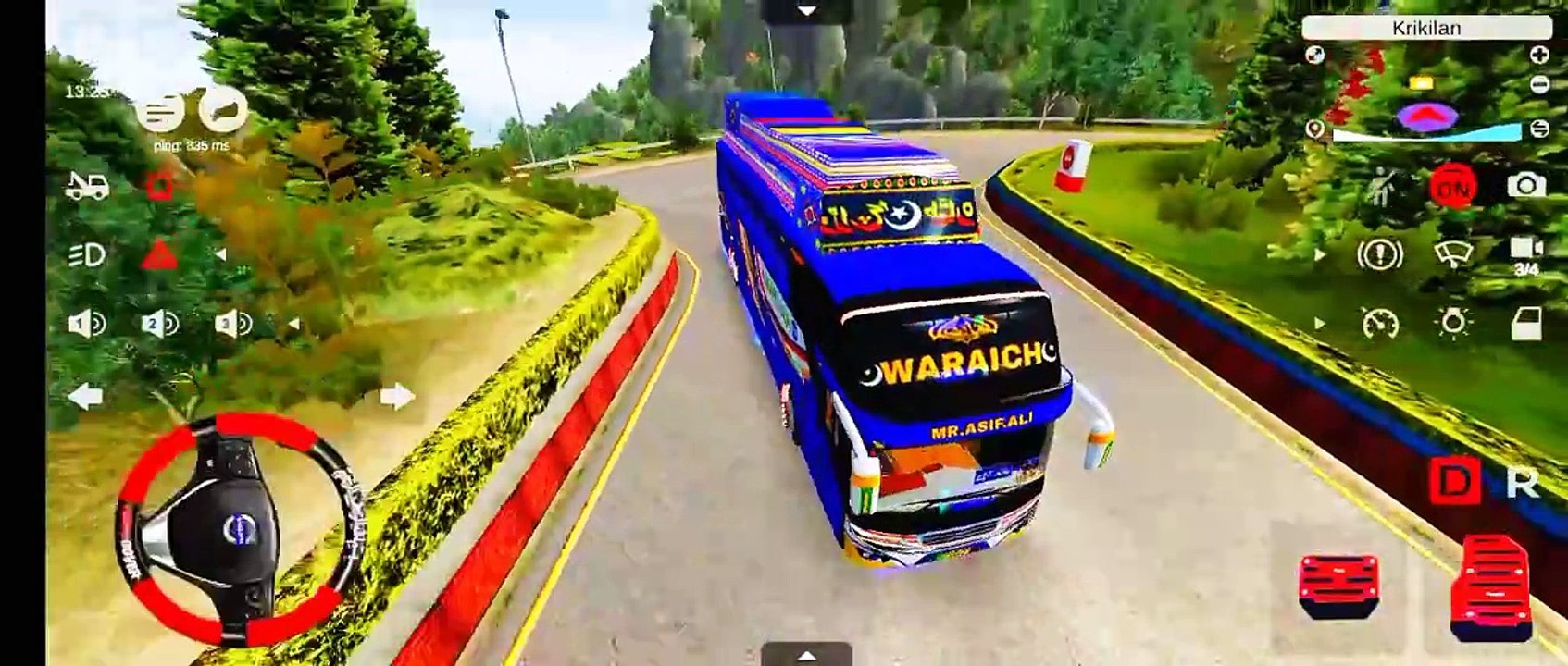Activate the right turn signal arrow
The width and height of the screenshot is (1568, 666).
click(396, 396)
